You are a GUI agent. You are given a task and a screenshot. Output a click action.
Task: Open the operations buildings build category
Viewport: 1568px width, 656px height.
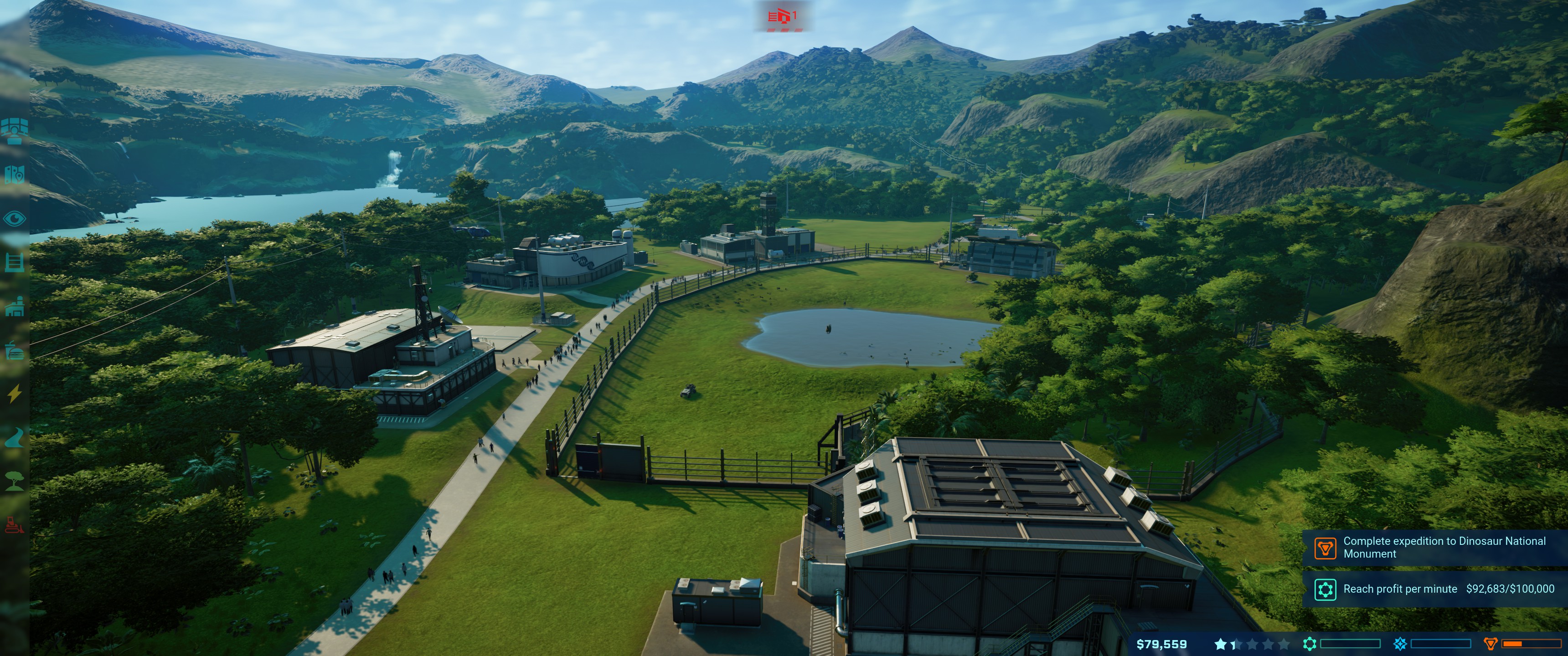click(15, 306)
